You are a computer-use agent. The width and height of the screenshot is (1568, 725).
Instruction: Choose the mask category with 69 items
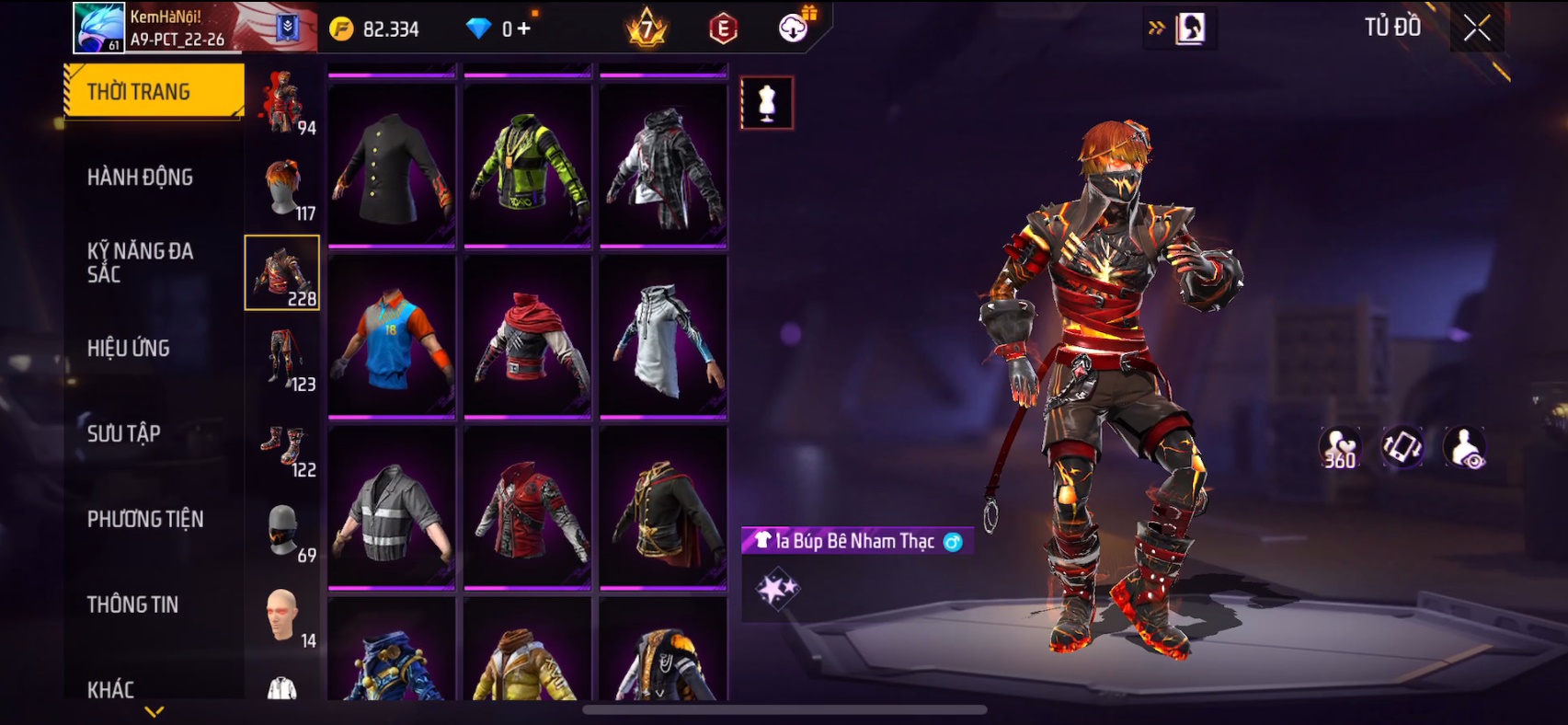point(283,530)
